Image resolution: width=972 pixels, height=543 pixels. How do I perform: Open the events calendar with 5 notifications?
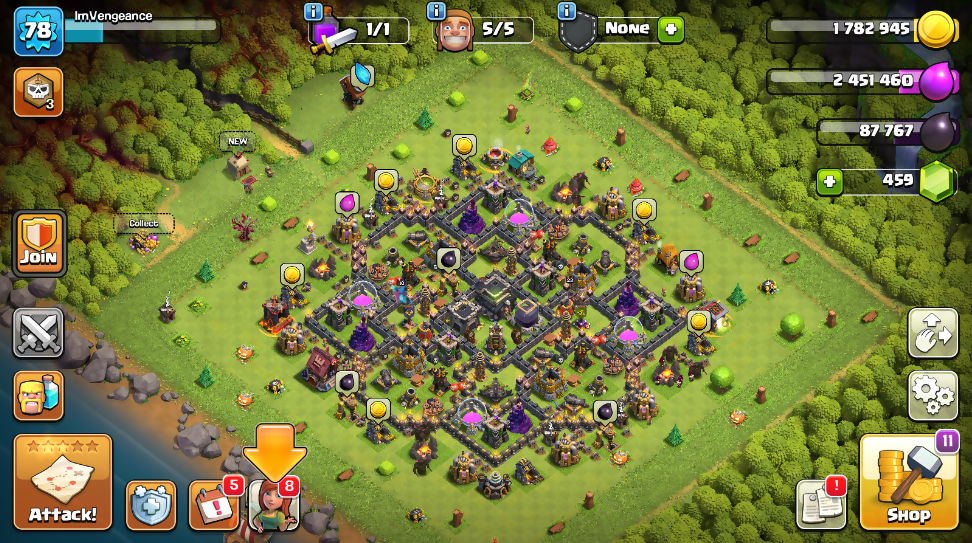(212, 504)
